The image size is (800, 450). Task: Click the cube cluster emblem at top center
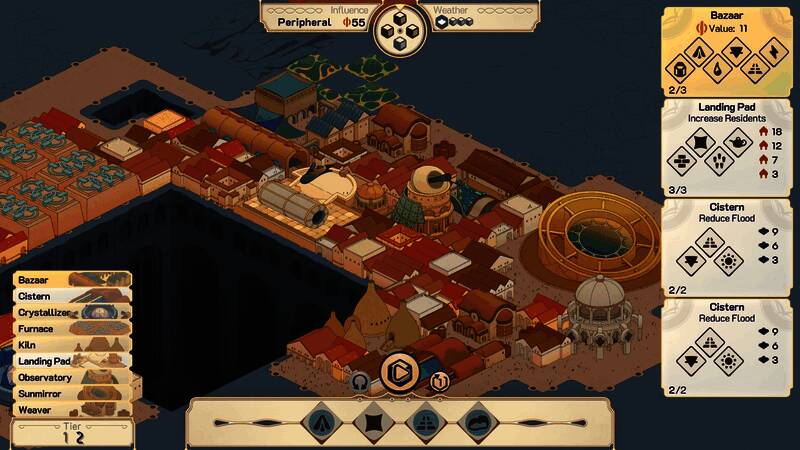point(399,28)
